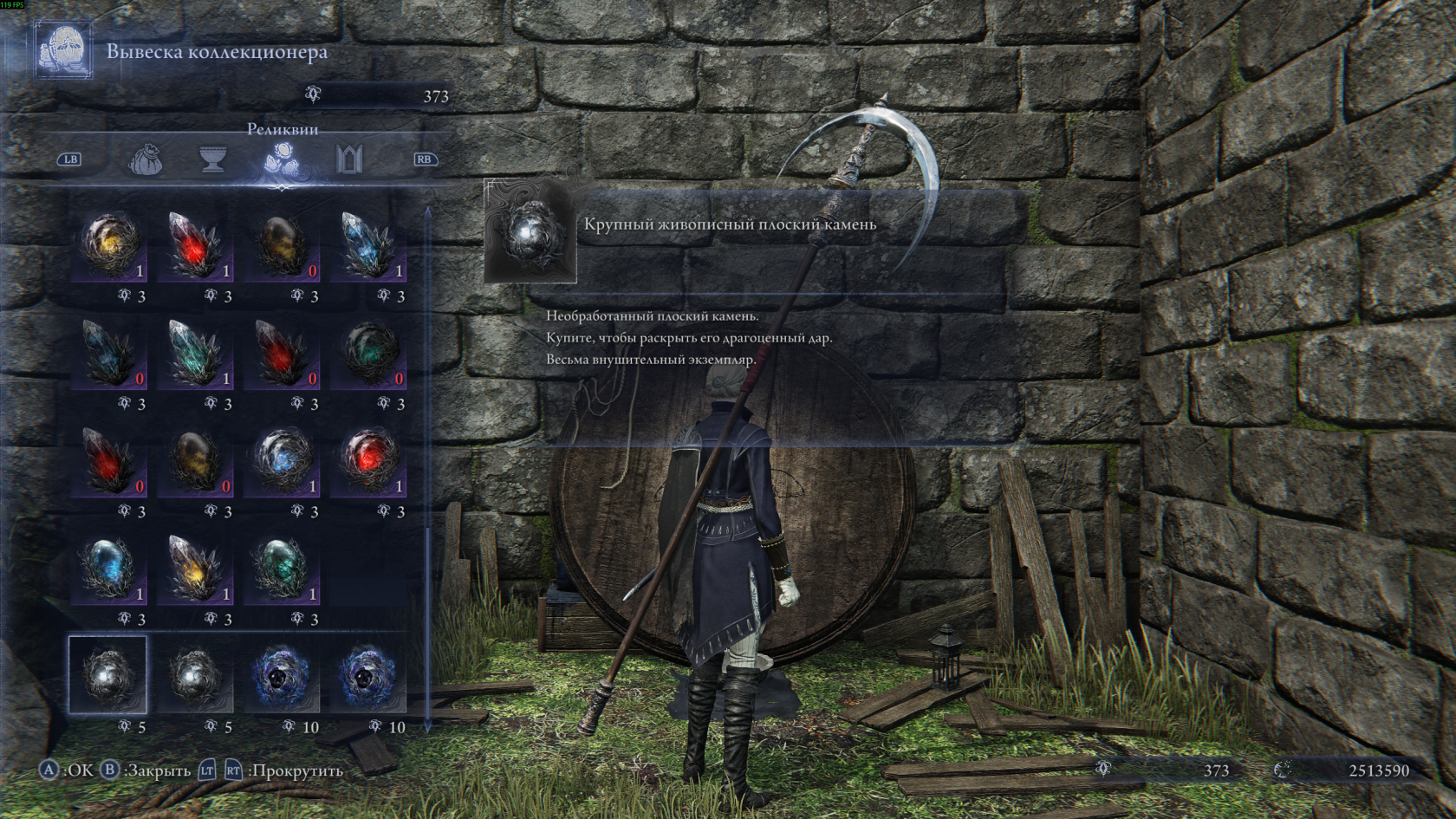Click the relic list scrollbar
Viewport: 1456px width, 819px height.
tap(427, 468)
